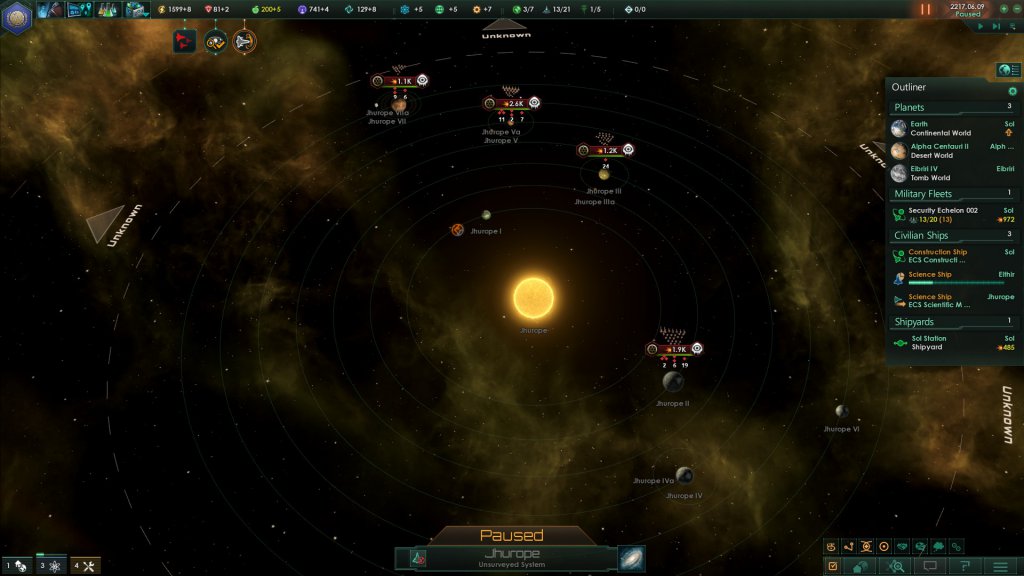The width and height of the screenshot is (1024, 576).
Task: Click the red ships alert notification
Action: (x=184, y=41)
